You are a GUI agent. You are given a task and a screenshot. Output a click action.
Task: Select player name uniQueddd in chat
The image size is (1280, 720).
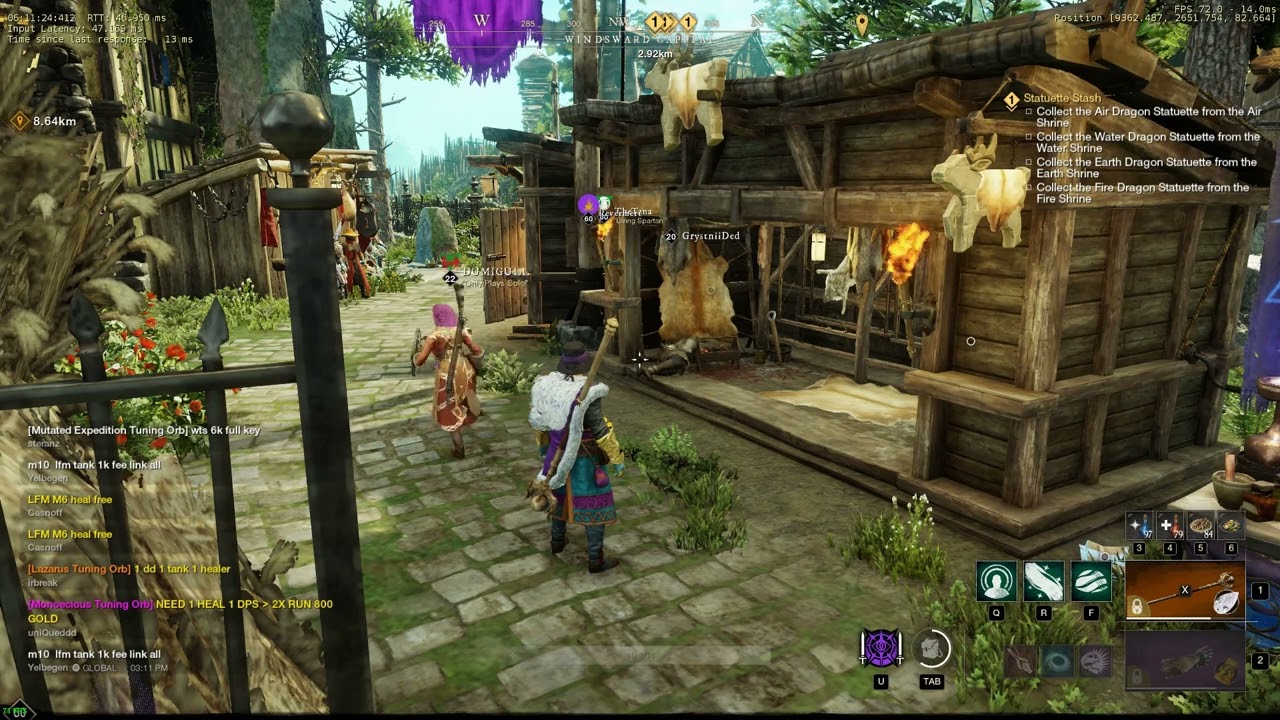(x=51, y=632)
